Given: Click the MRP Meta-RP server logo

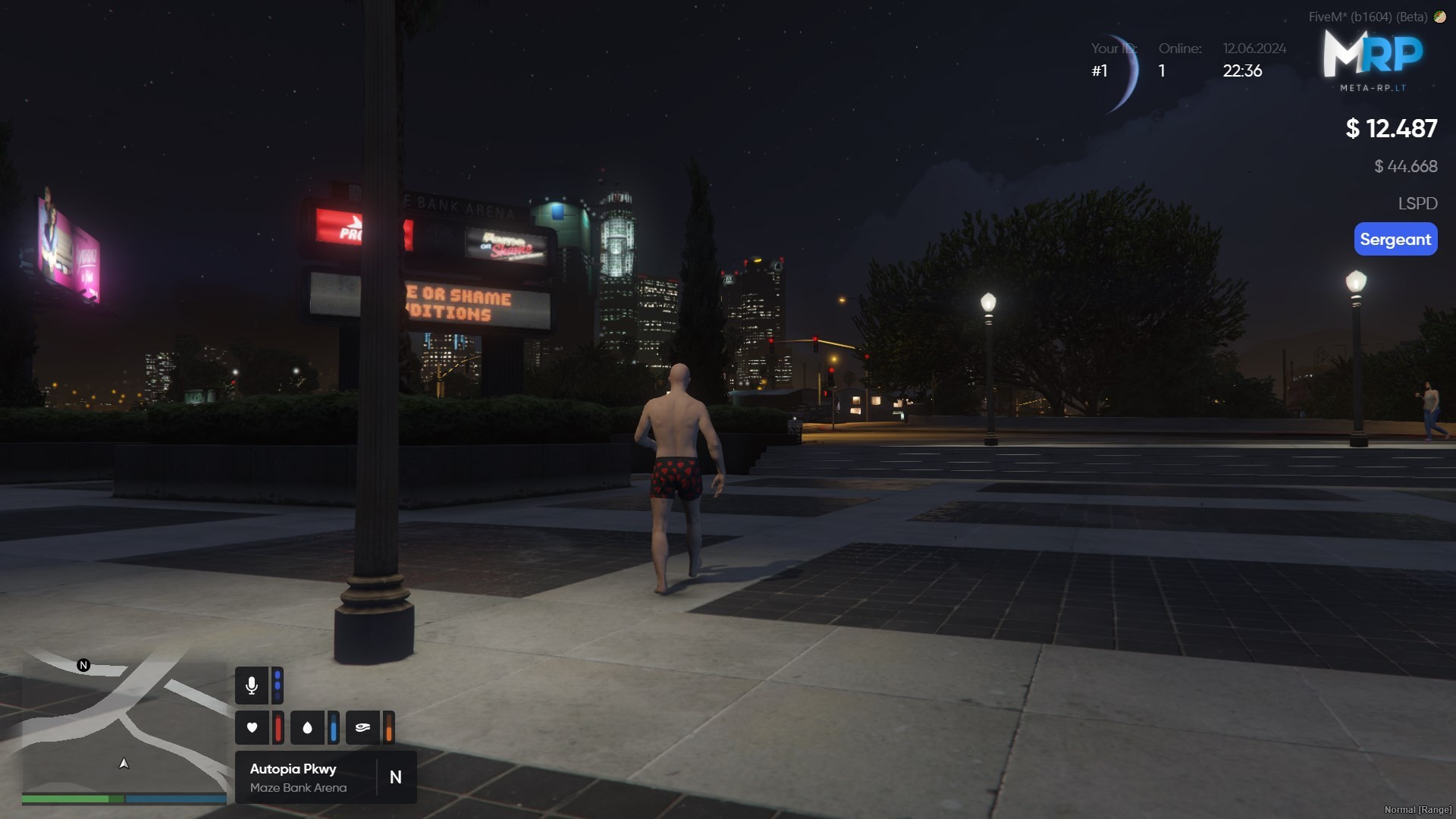Looking at the screenshot, I should 1373,61.
